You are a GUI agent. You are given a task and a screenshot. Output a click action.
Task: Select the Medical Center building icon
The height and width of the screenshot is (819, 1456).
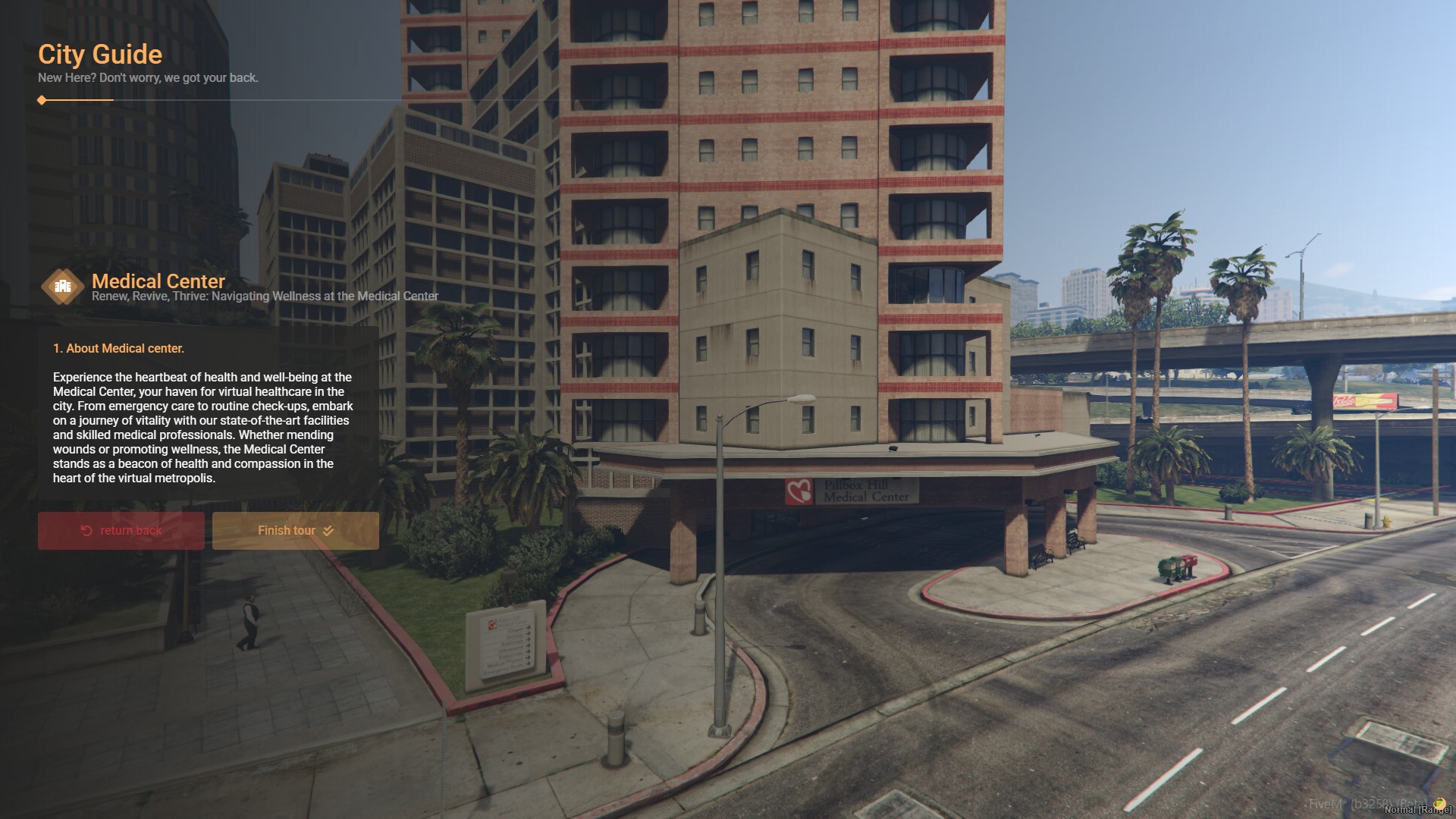pyautogui.click(x=63, y=287)
